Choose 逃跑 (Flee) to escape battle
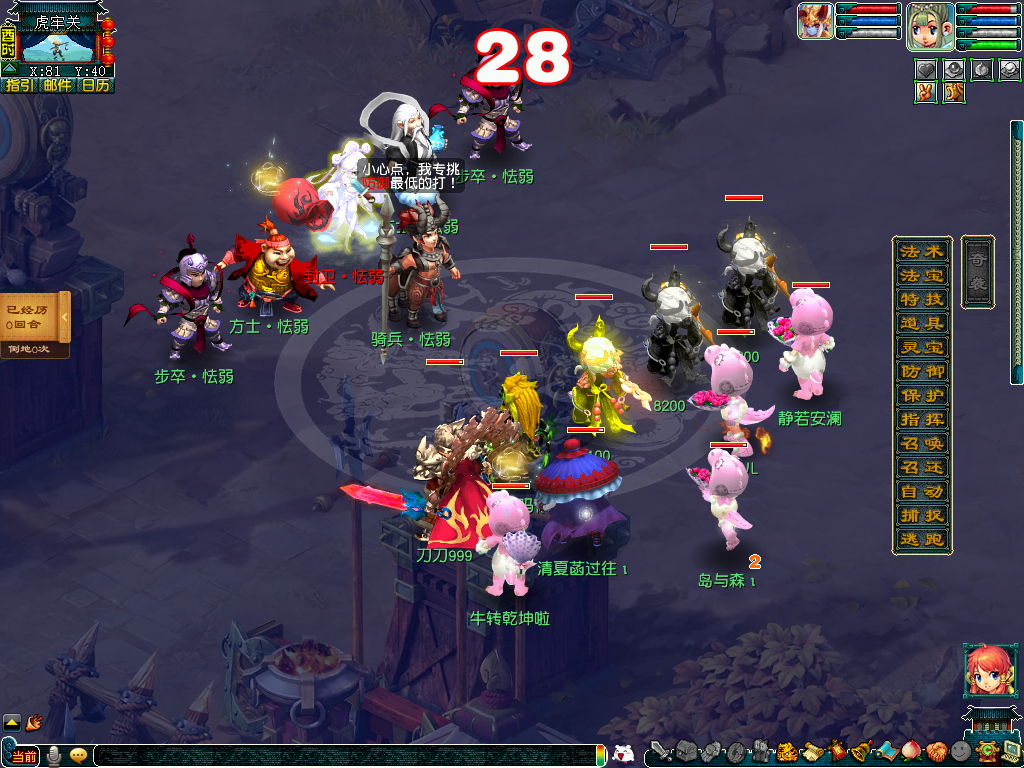 [921, 540]
